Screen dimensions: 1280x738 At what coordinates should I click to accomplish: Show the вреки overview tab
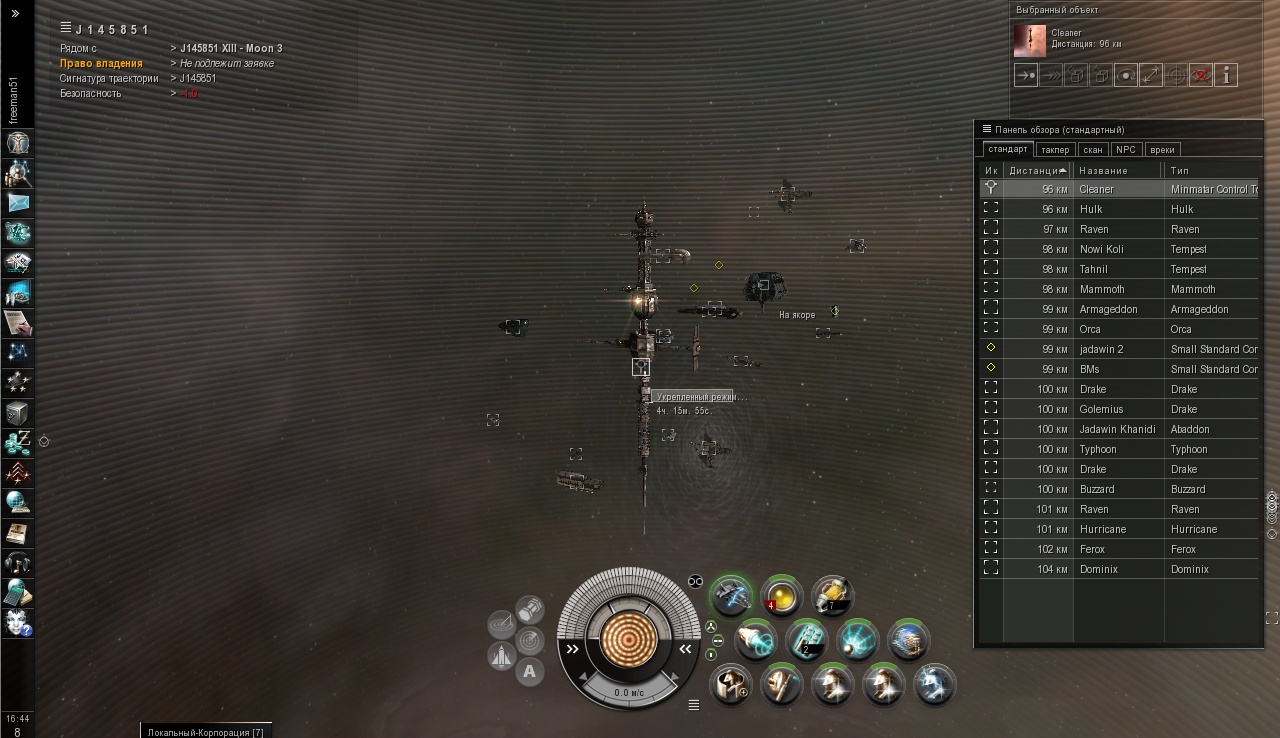[x=1162, y=150]
